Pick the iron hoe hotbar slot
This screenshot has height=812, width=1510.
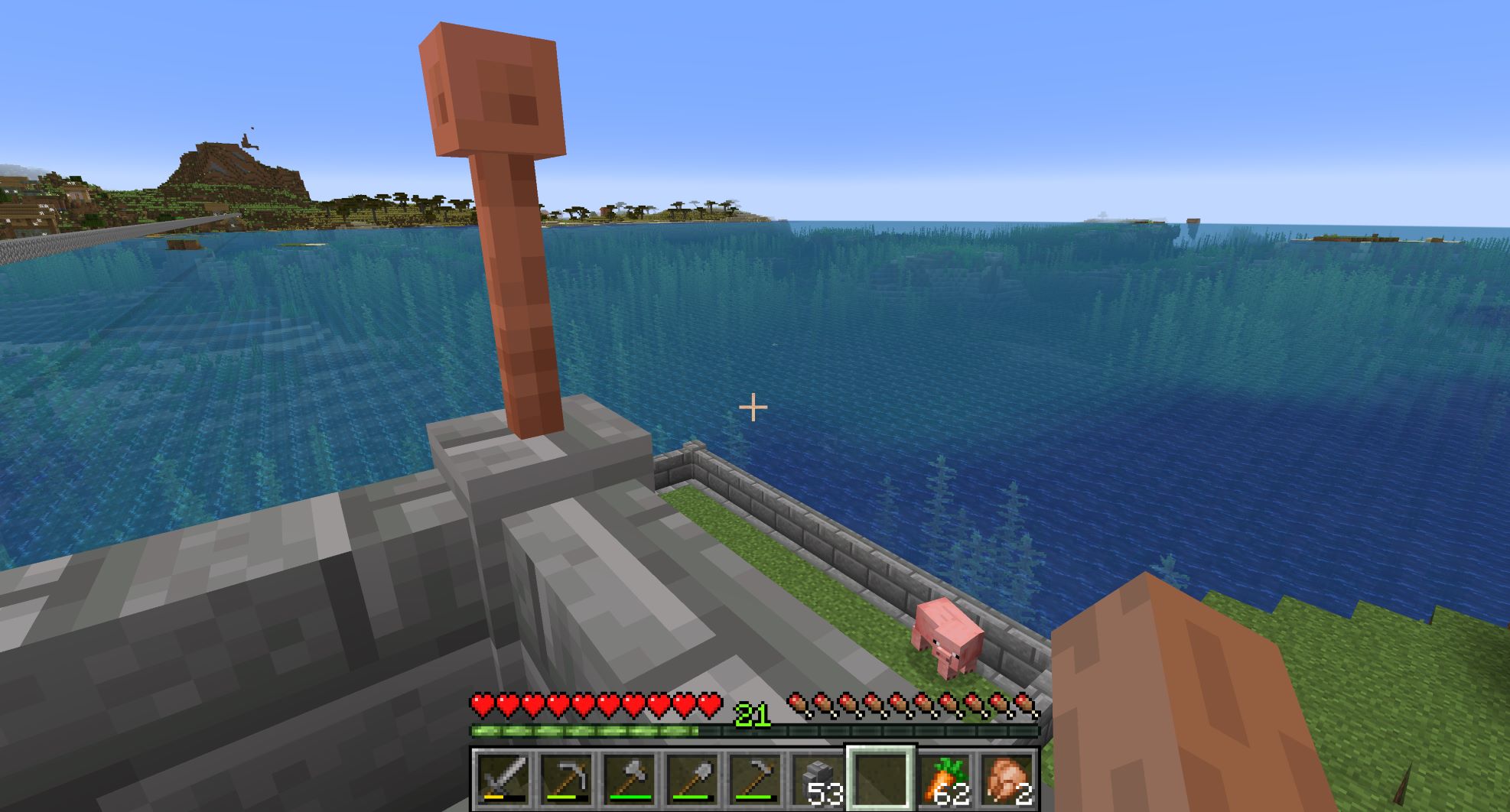pos(755,779)
